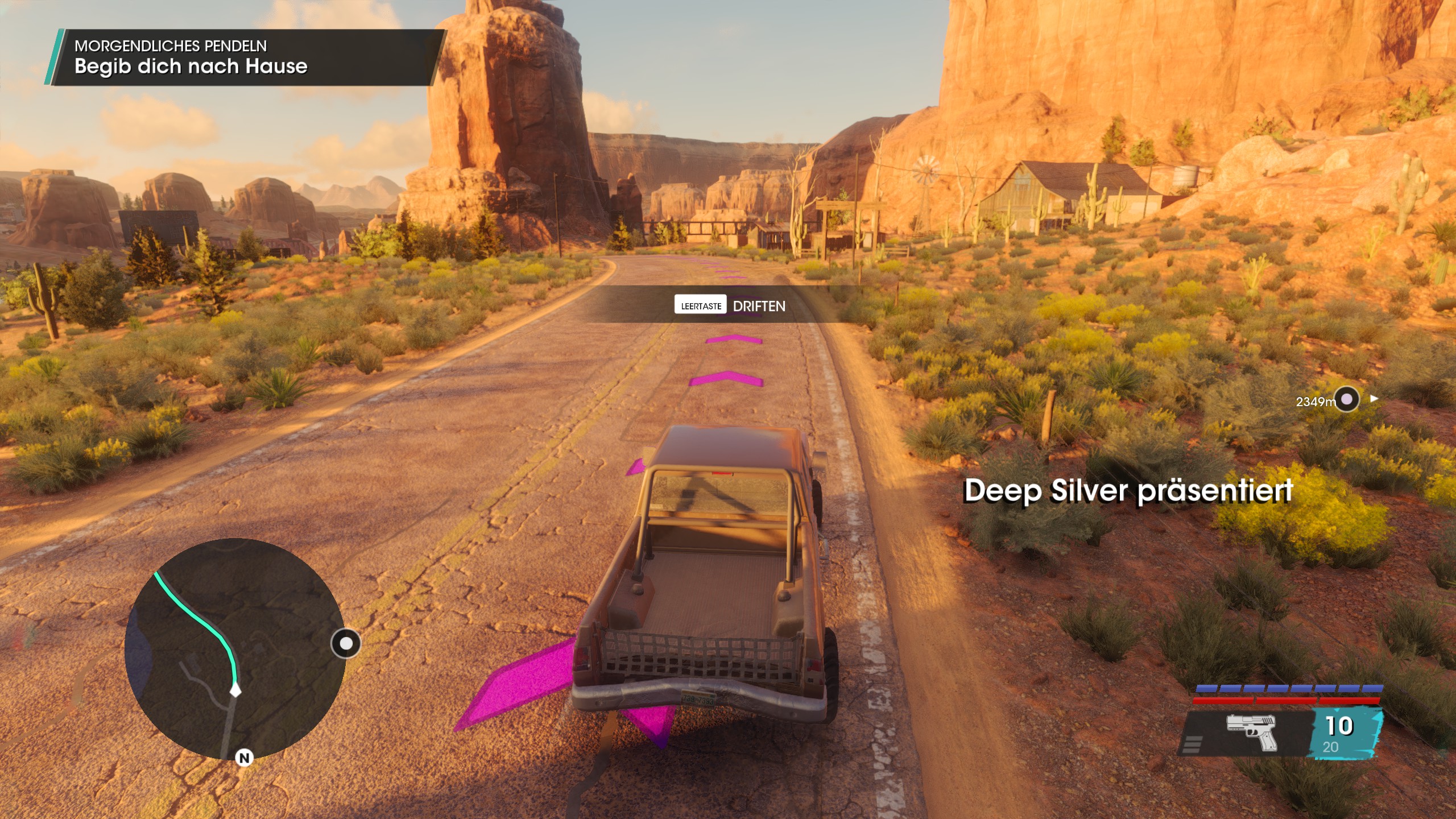The width and height of the screenshot is (1456, 819).
Task: Select the objective waypoint marker at 2349m
Action: pyautogui.click(x=1346, y=399)
